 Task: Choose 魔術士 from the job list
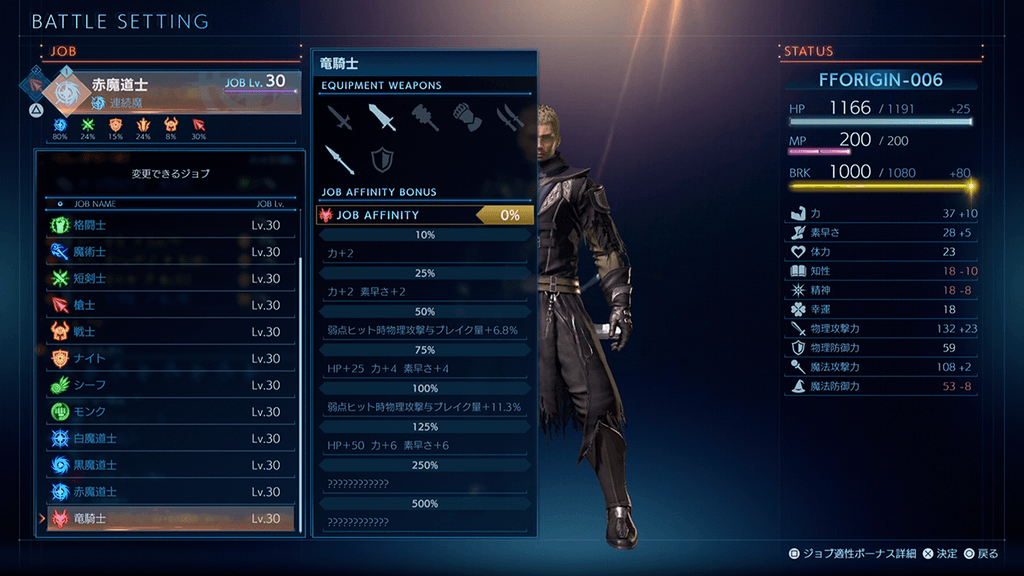170,252
